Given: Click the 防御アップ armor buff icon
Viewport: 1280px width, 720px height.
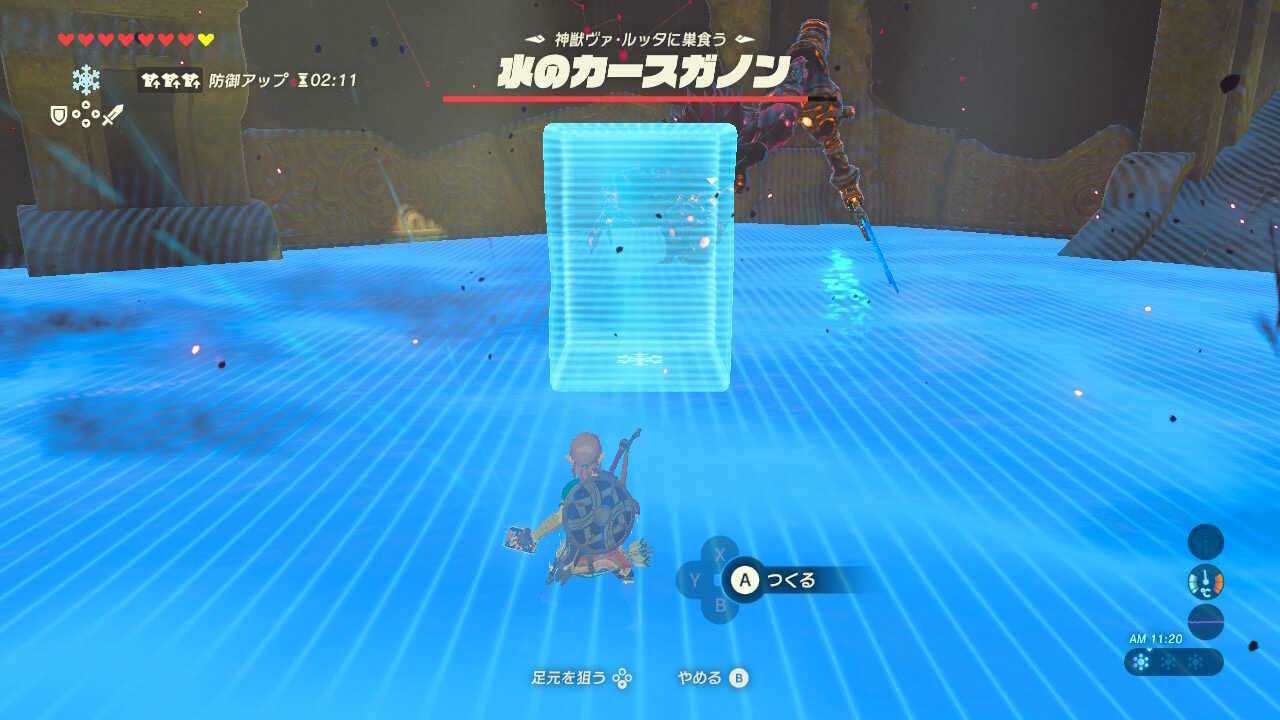Looking at the screenshot, I should (170, 81).
